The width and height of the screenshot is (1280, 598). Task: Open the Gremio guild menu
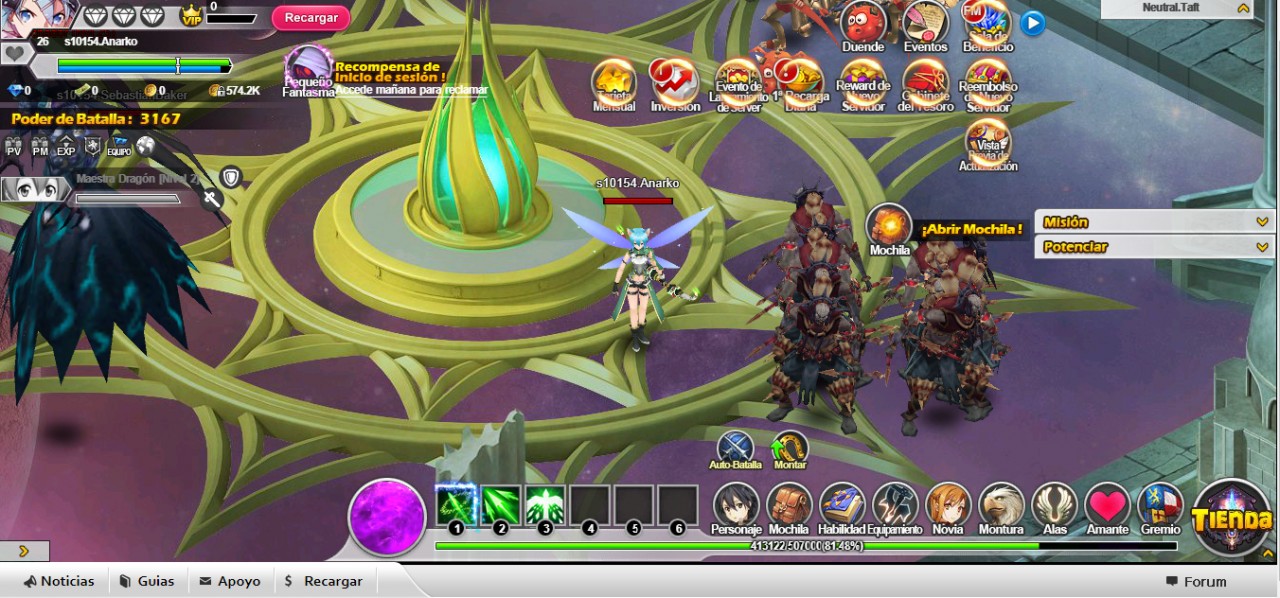click(x=1160, y=506)
